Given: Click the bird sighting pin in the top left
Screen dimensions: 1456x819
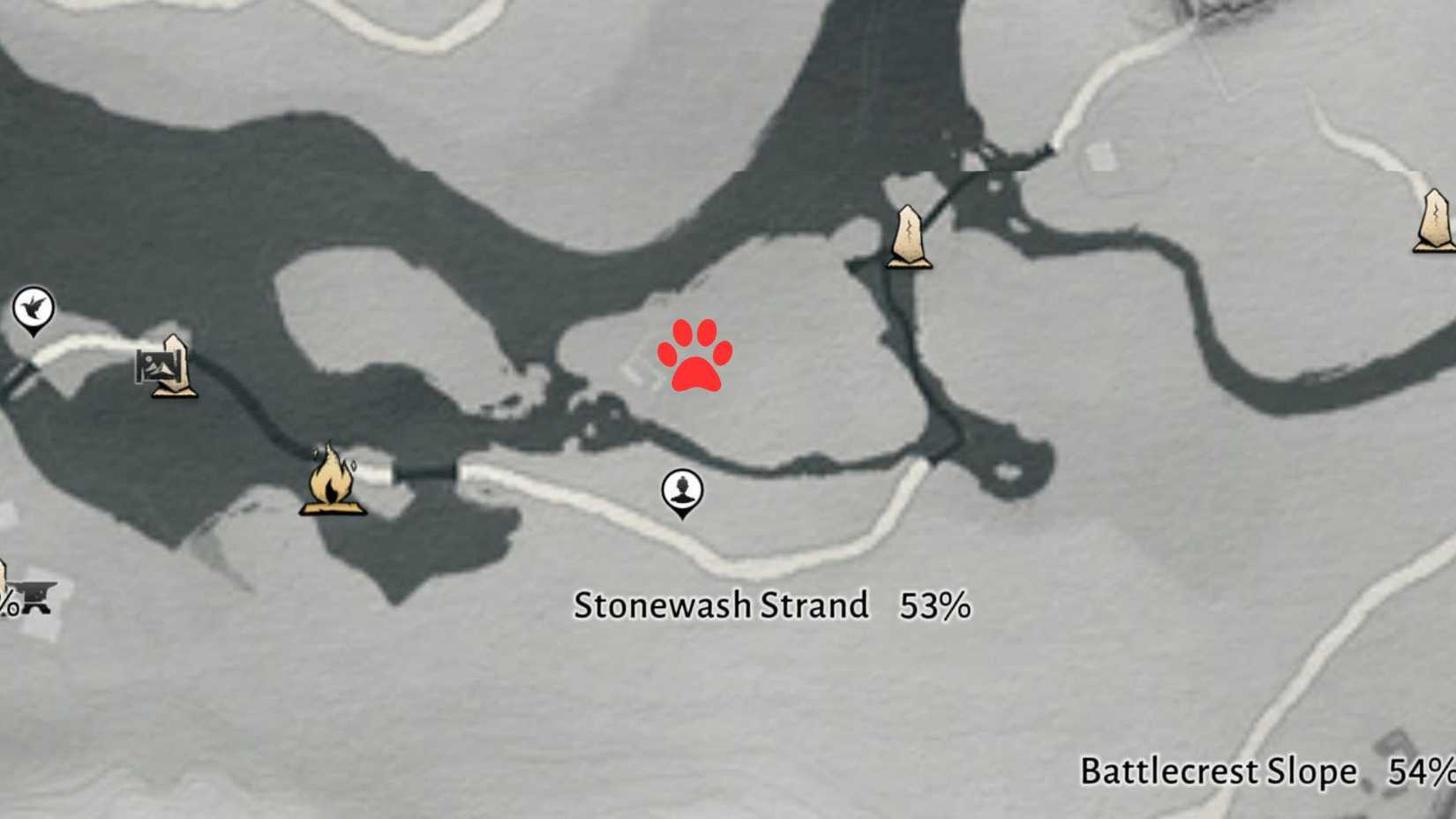Looking at the screenshot, I should (34, 309).
